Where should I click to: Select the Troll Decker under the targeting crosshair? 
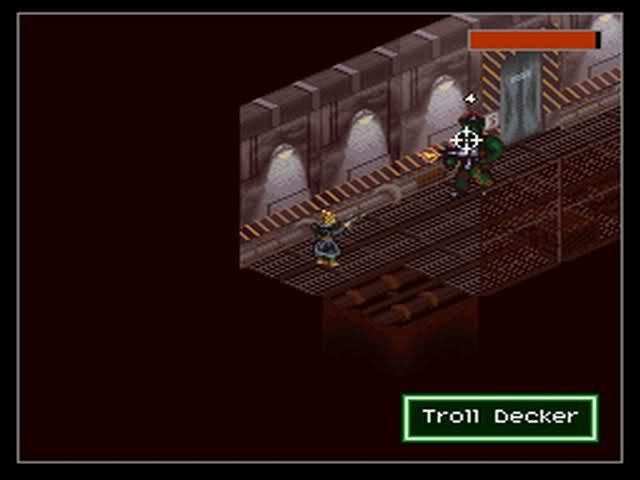tap(468, 150)
